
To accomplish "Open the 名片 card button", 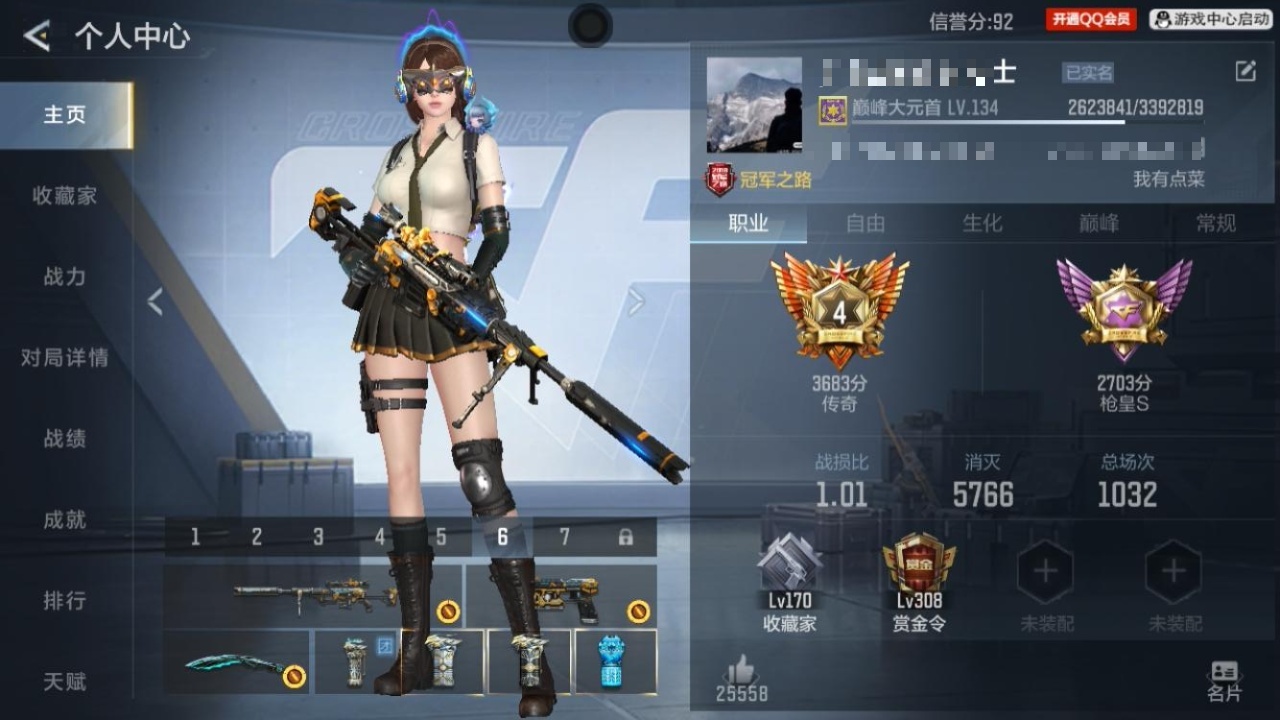I will tap(1224, 681).
